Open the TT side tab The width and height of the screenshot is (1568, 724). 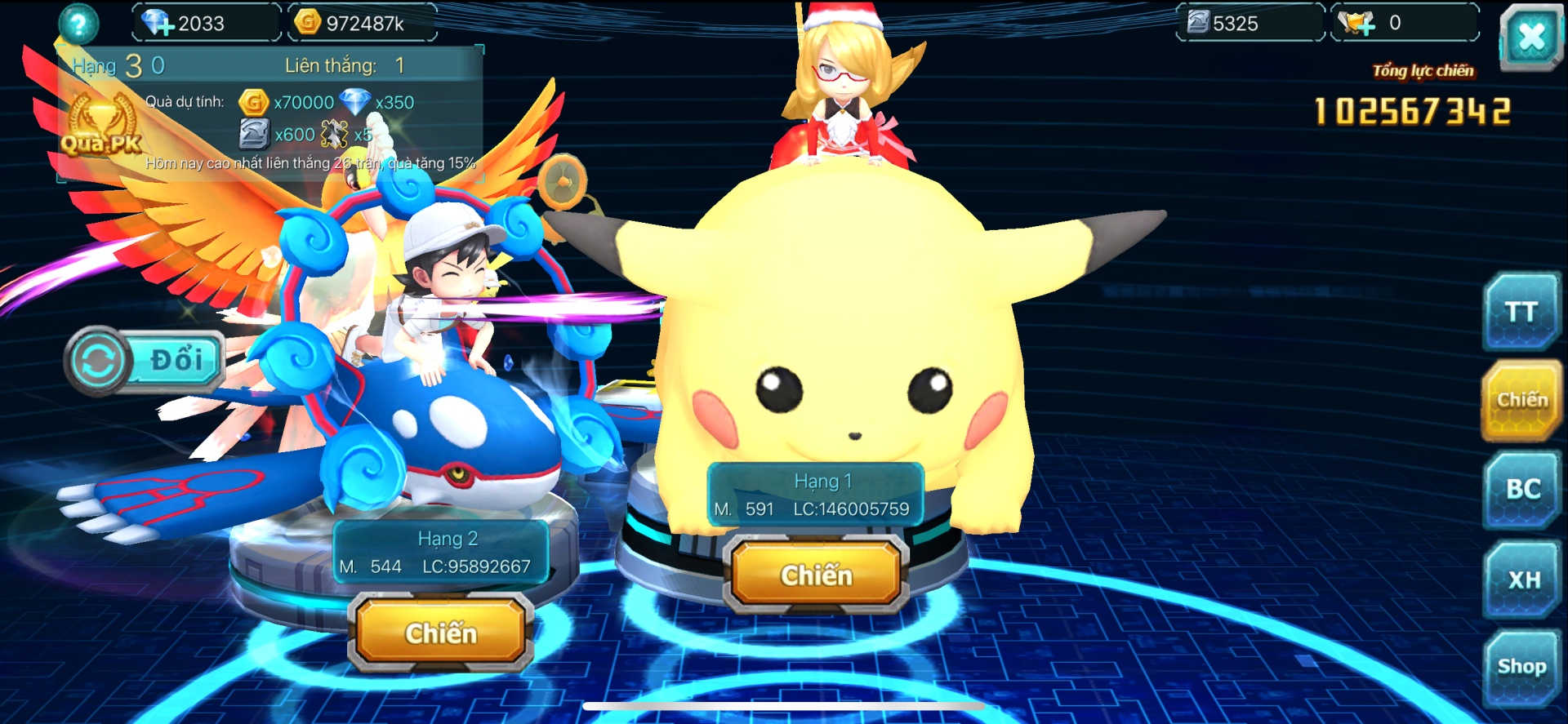coord(1521,312)
